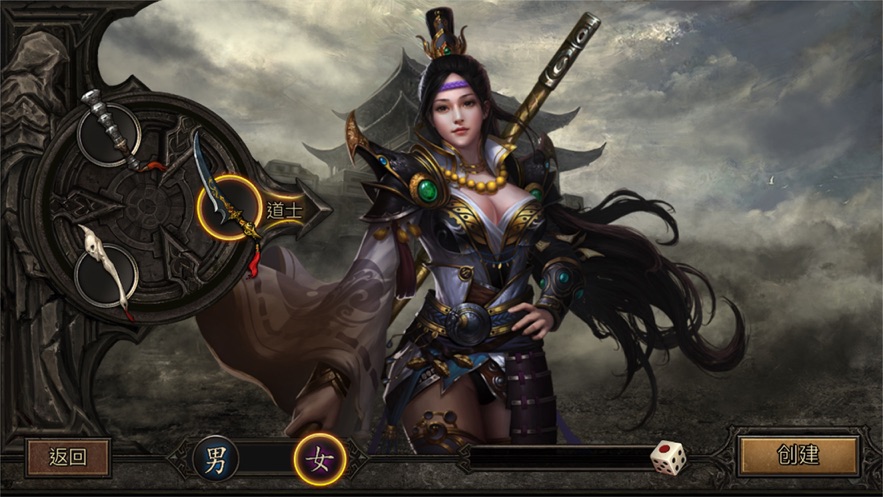Viewport: 883px width, 497px height.
Task: Select the 道士 Taoist dagger class icon
Action: 229,207
